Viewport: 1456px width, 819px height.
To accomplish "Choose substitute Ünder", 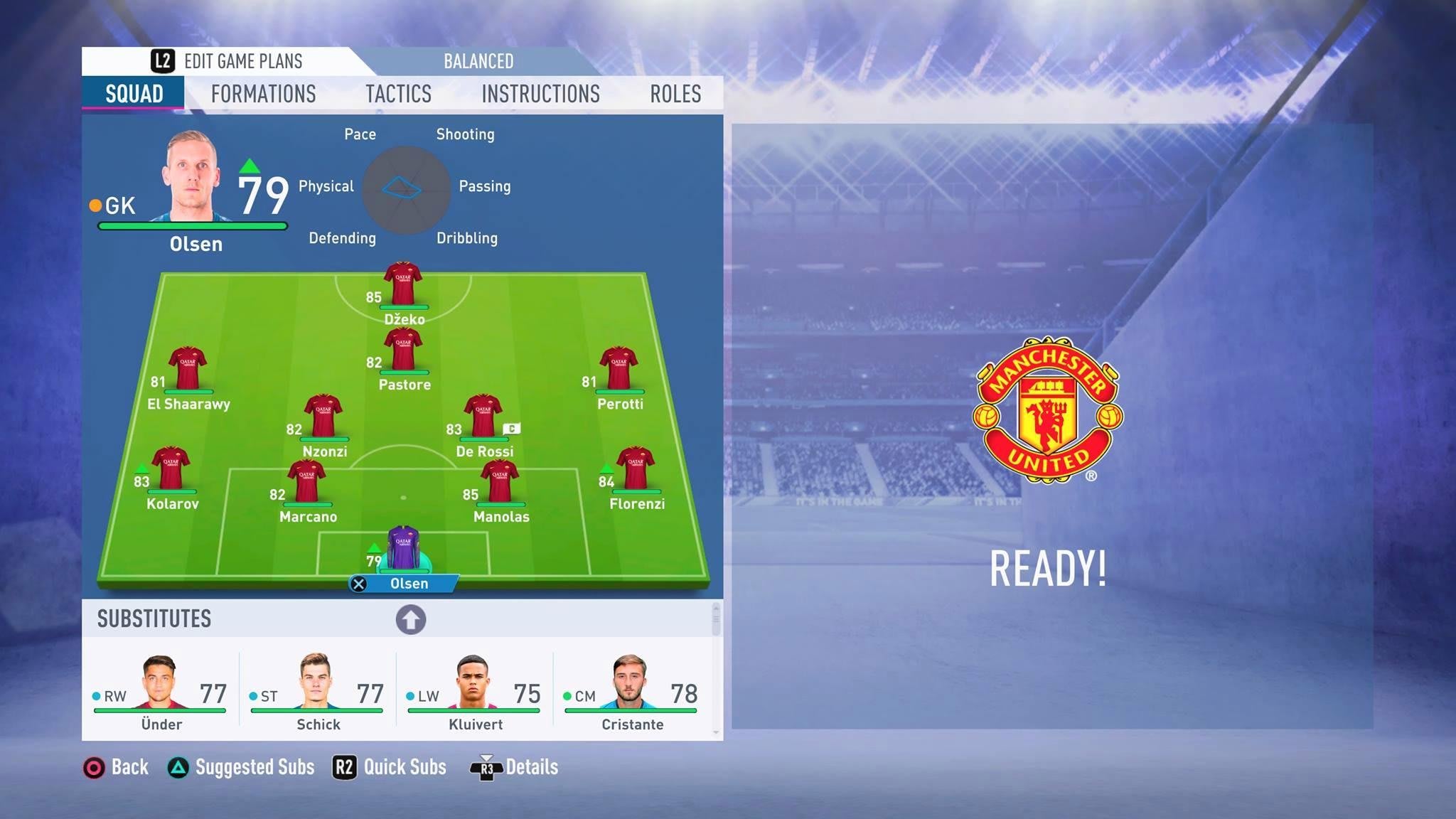I will point(161,691).
